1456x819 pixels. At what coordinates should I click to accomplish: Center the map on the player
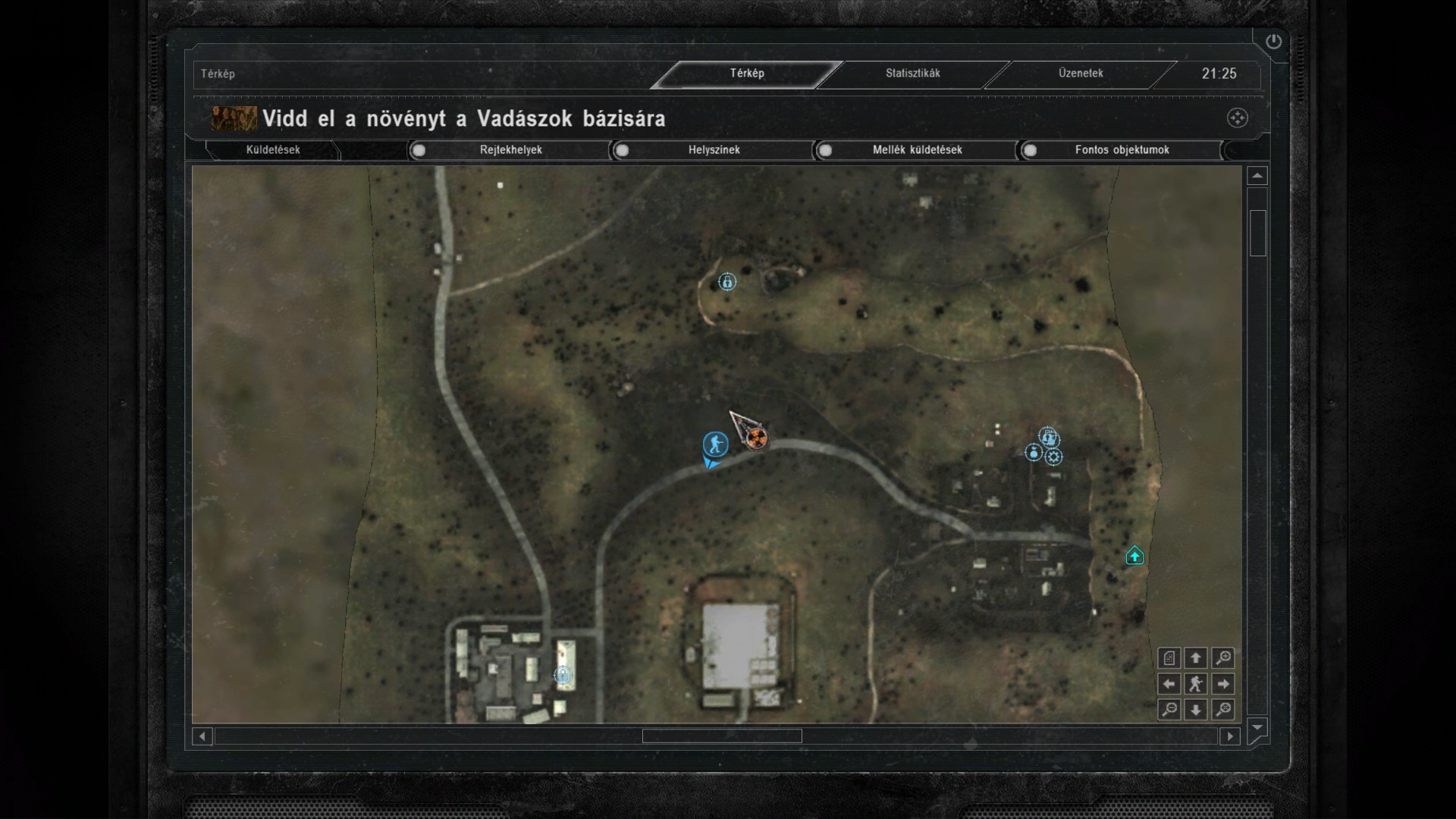click(x=1196, y=684)
